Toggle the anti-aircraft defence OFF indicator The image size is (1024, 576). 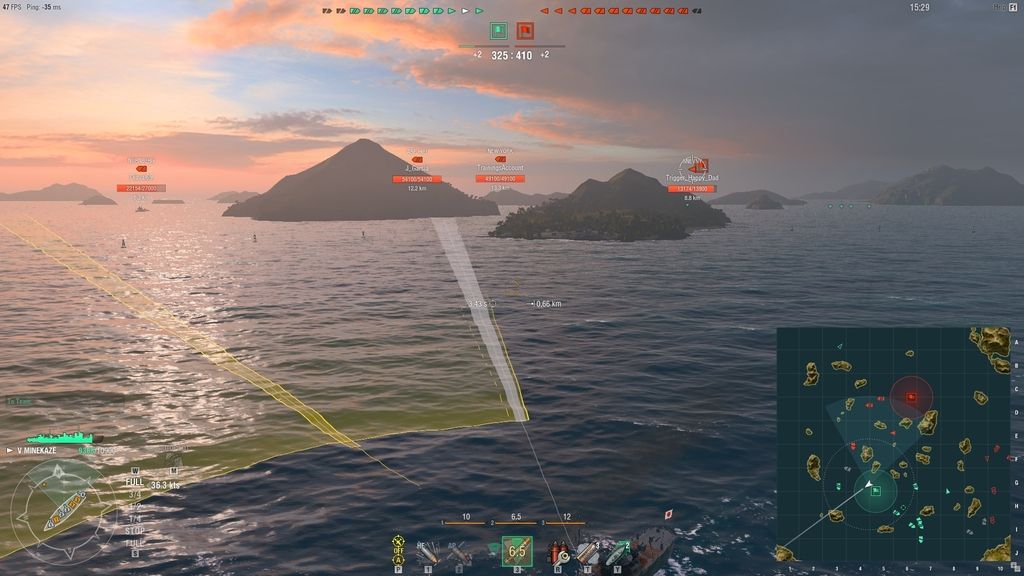point(398,549)
